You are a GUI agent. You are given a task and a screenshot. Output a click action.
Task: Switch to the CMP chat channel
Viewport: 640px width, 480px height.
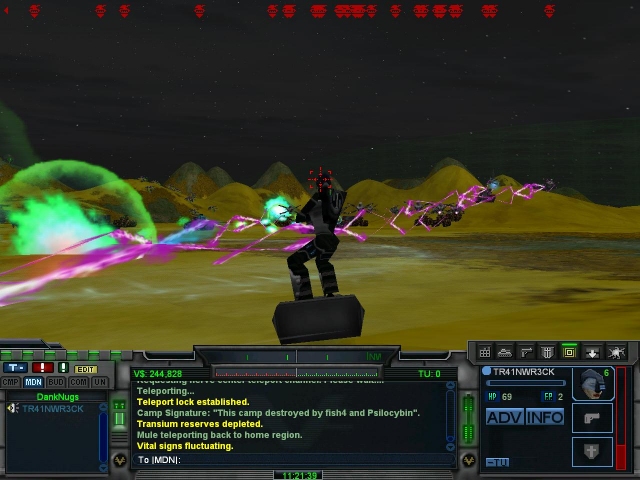(10, 382)
